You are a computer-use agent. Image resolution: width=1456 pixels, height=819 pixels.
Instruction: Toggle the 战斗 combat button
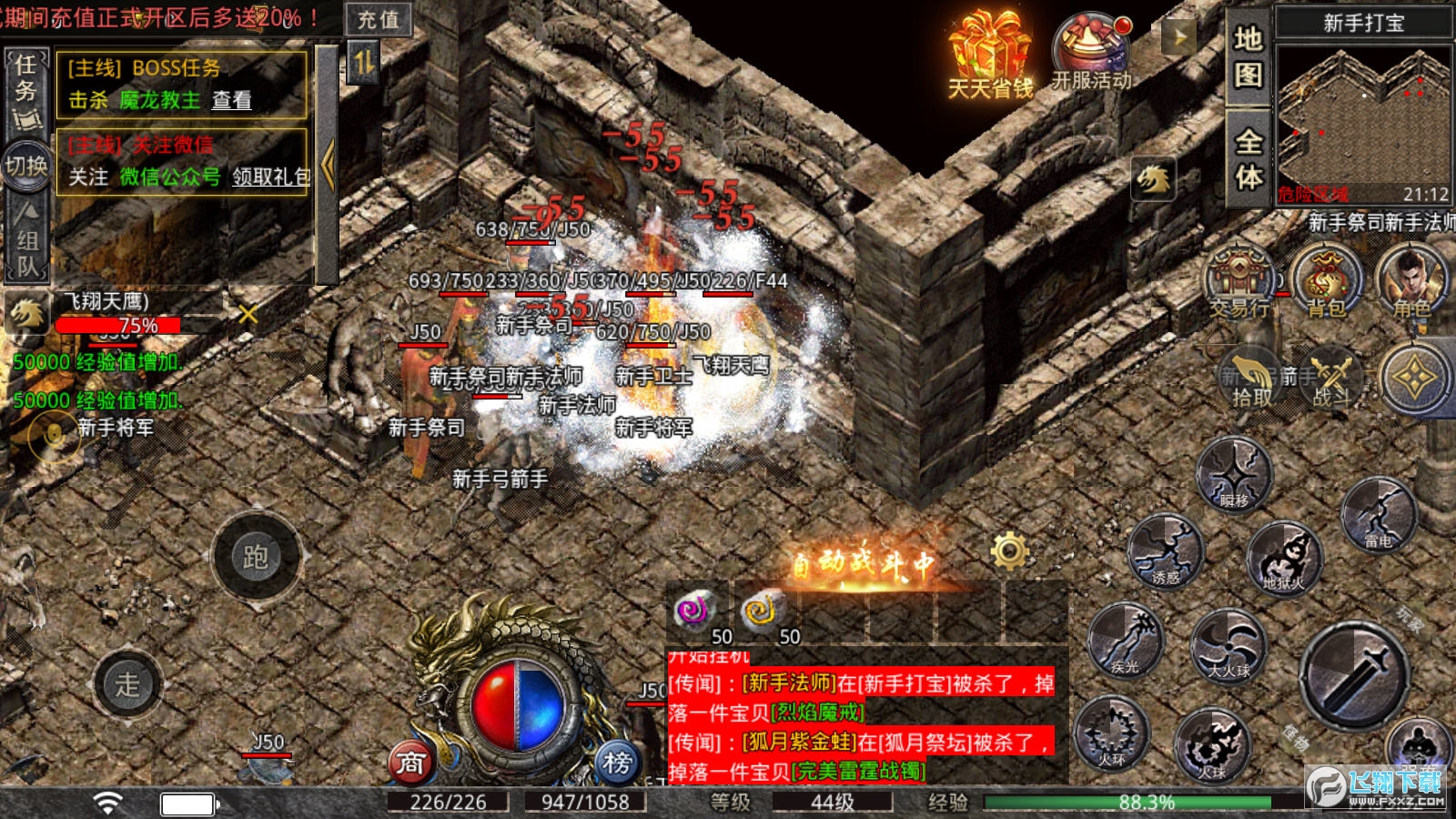point(1330,378)
